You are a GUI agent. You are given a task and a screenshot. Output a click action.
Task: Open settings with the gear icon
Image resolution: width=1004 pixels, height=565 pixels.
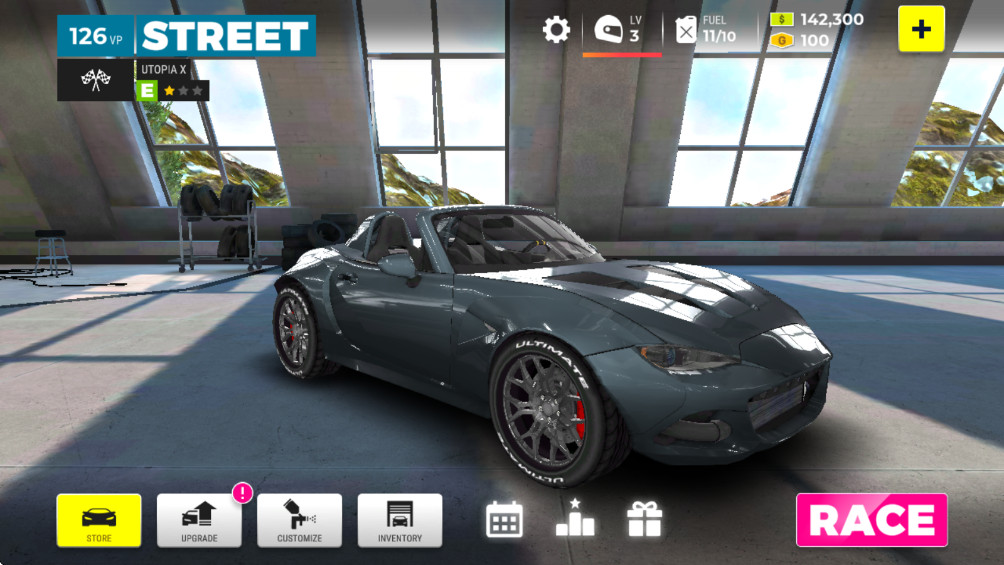point(556,29)
